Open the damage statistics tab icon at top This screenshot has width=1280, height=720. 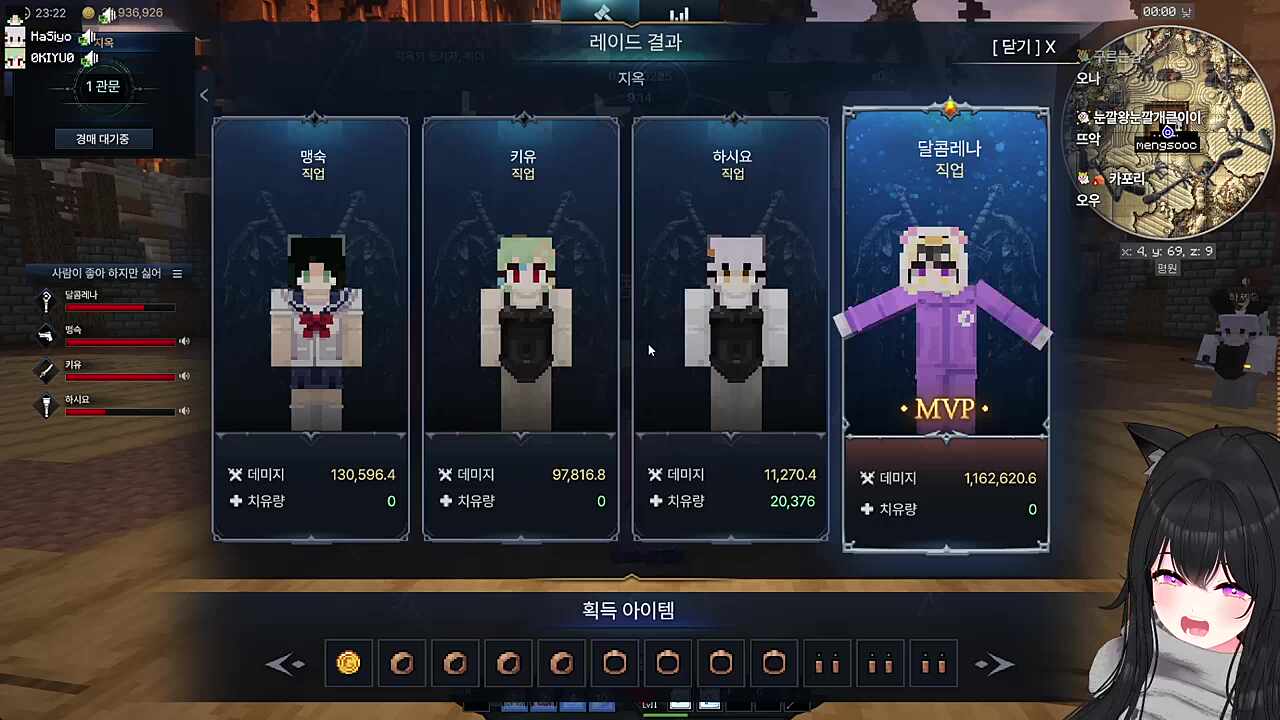pos(679,15)
